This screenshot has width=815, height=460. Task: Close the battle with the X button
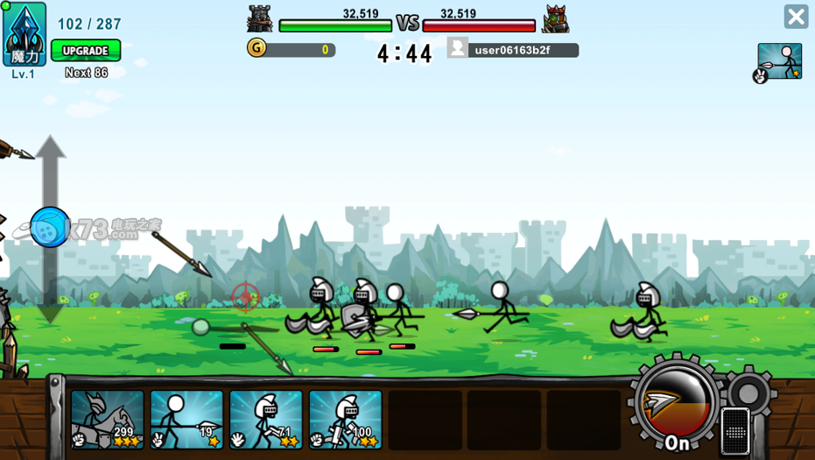point(796,17)
